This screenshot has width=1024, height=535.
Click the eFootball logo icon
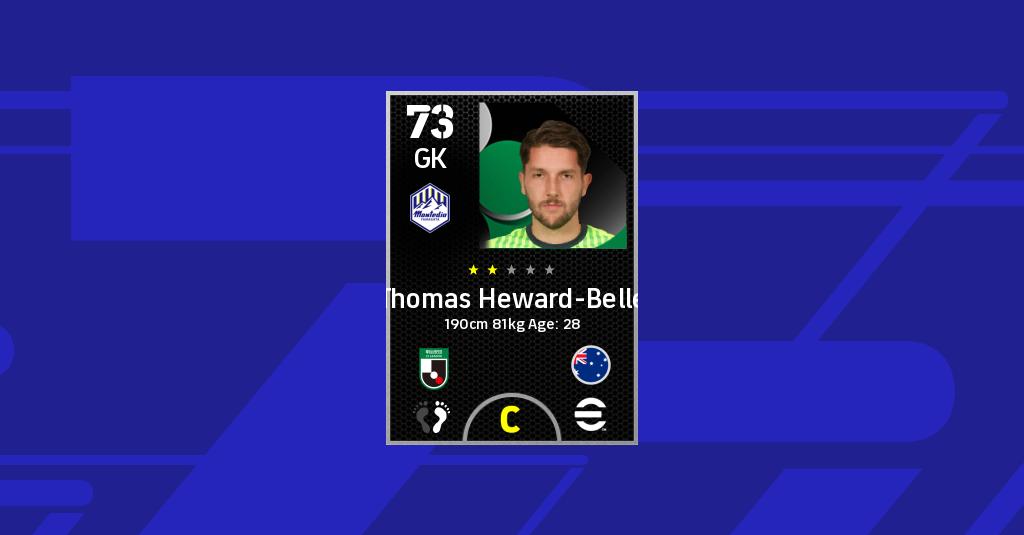(591, 415)
